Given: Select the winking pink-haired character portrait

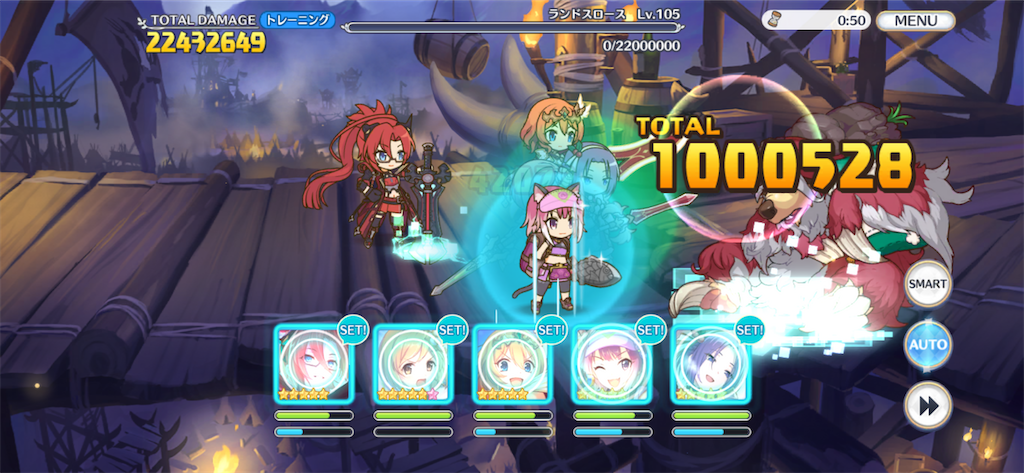Looking at the screenshot, I should (611, 364).
